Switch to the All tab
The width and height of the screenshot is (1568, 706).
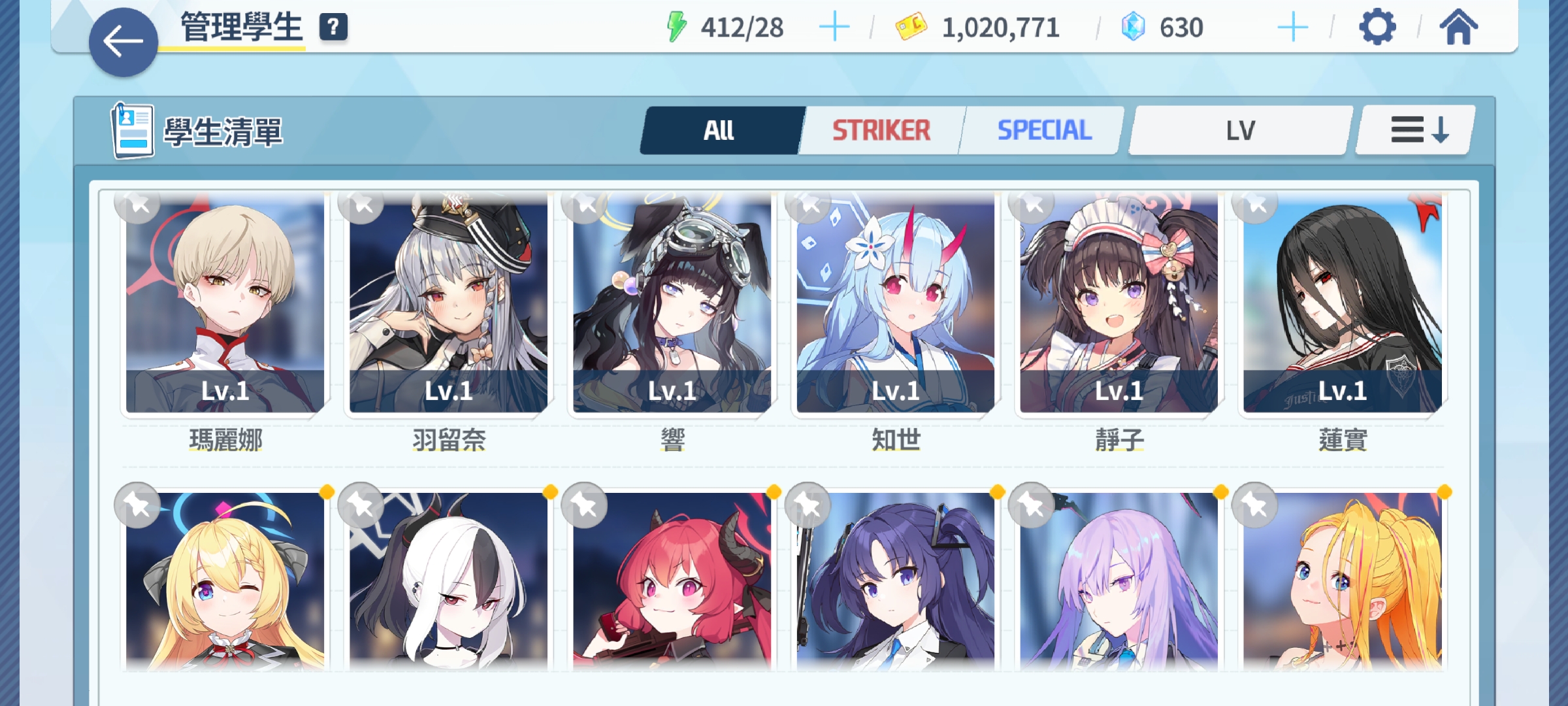[720, 130]
